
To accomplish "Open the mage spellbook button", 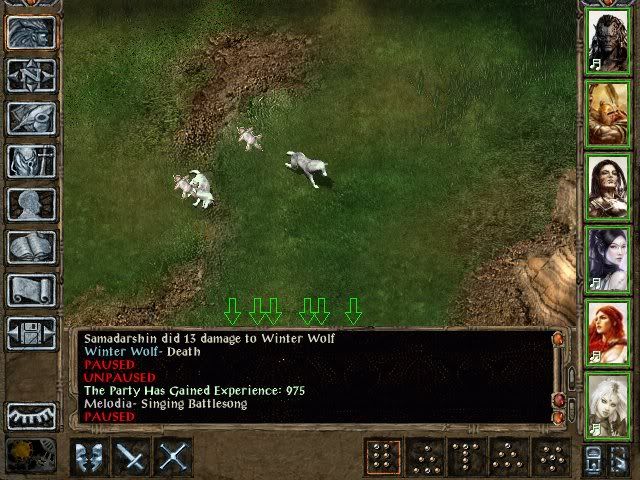I will 31,247.
